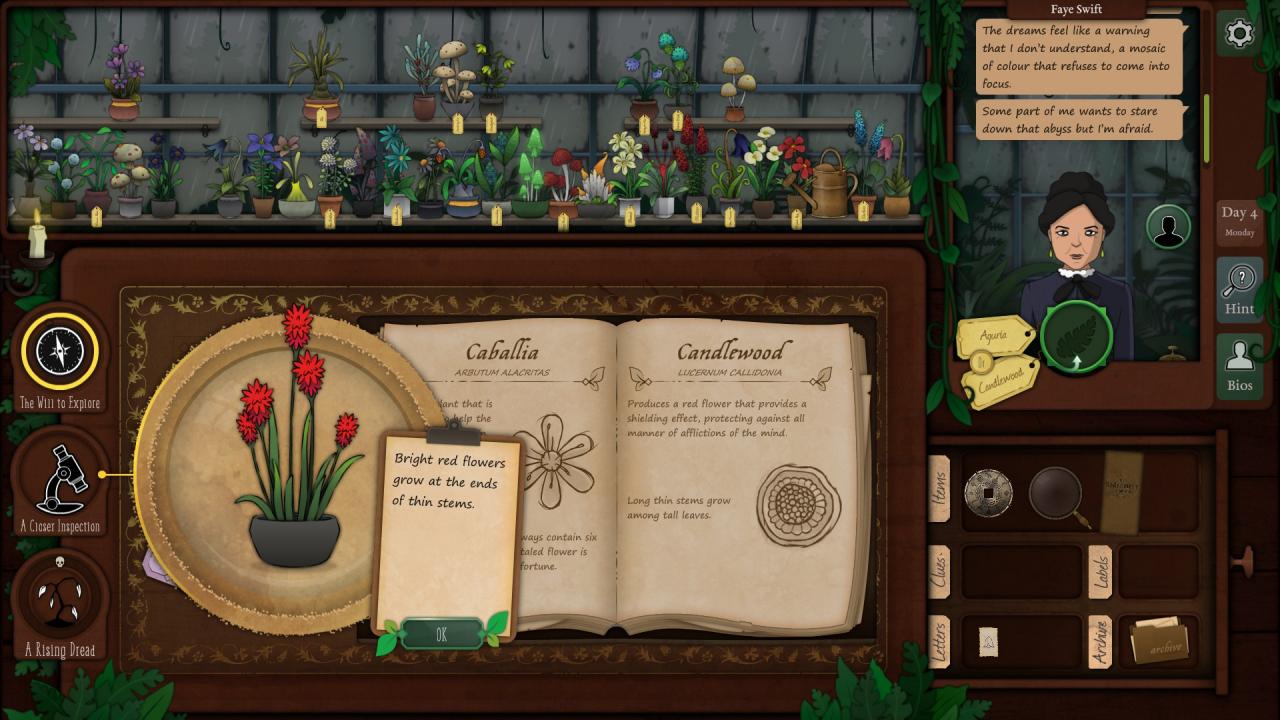Select the coin item in the drawer

[x=988, y=492]
